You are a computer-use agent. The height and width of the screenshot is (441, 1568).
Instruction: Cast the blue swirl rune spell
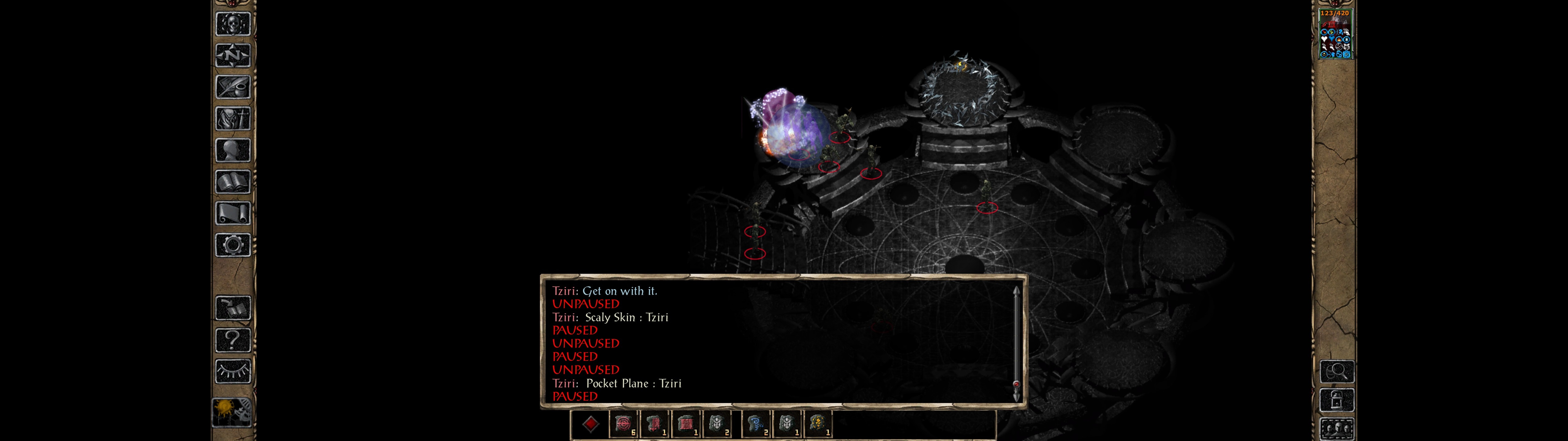click(756, 424)
